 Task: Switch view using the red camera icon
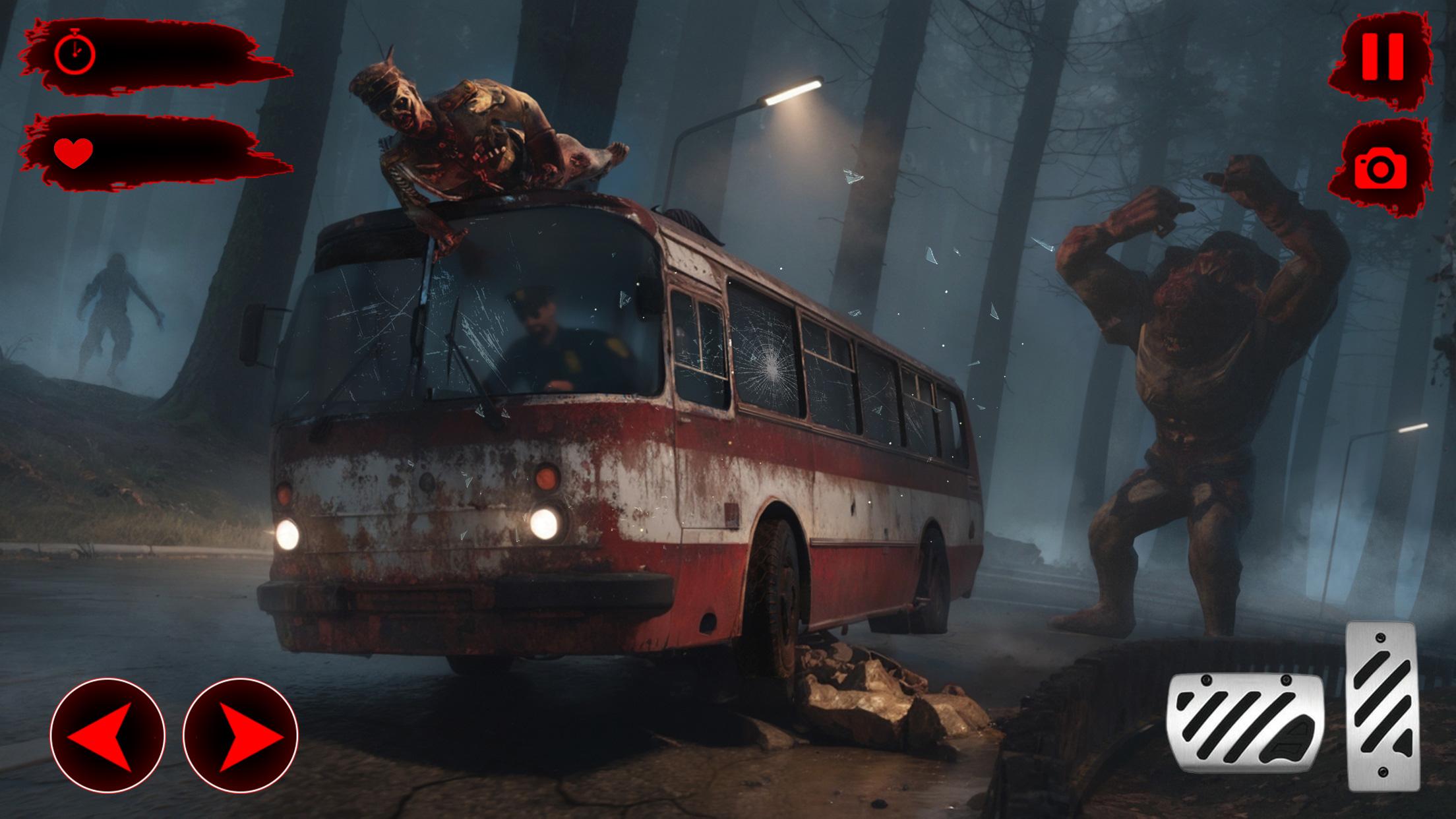[x=1380, y=168]
